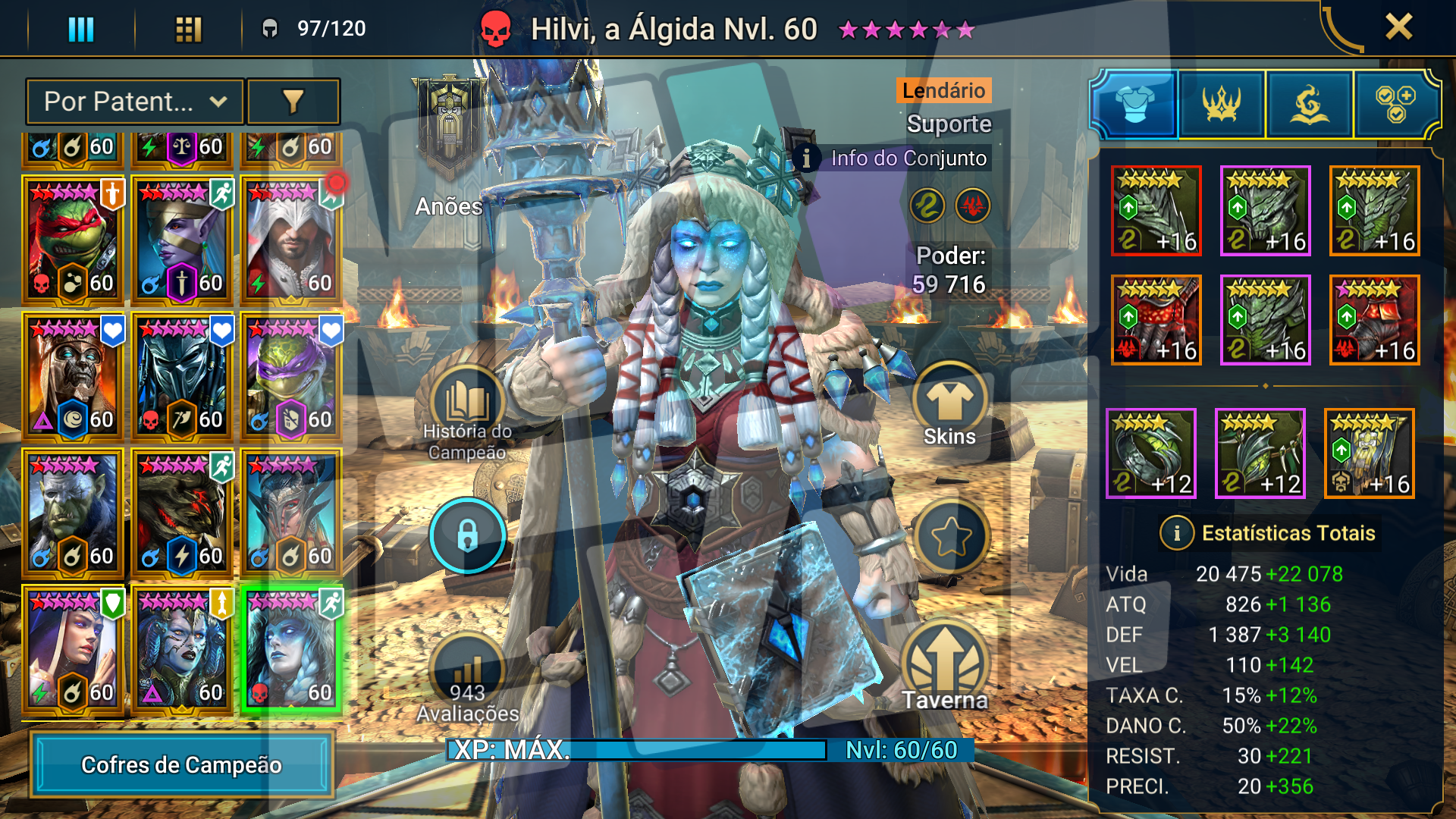
Task: Close the champion screen
Action: point(1398,27)
